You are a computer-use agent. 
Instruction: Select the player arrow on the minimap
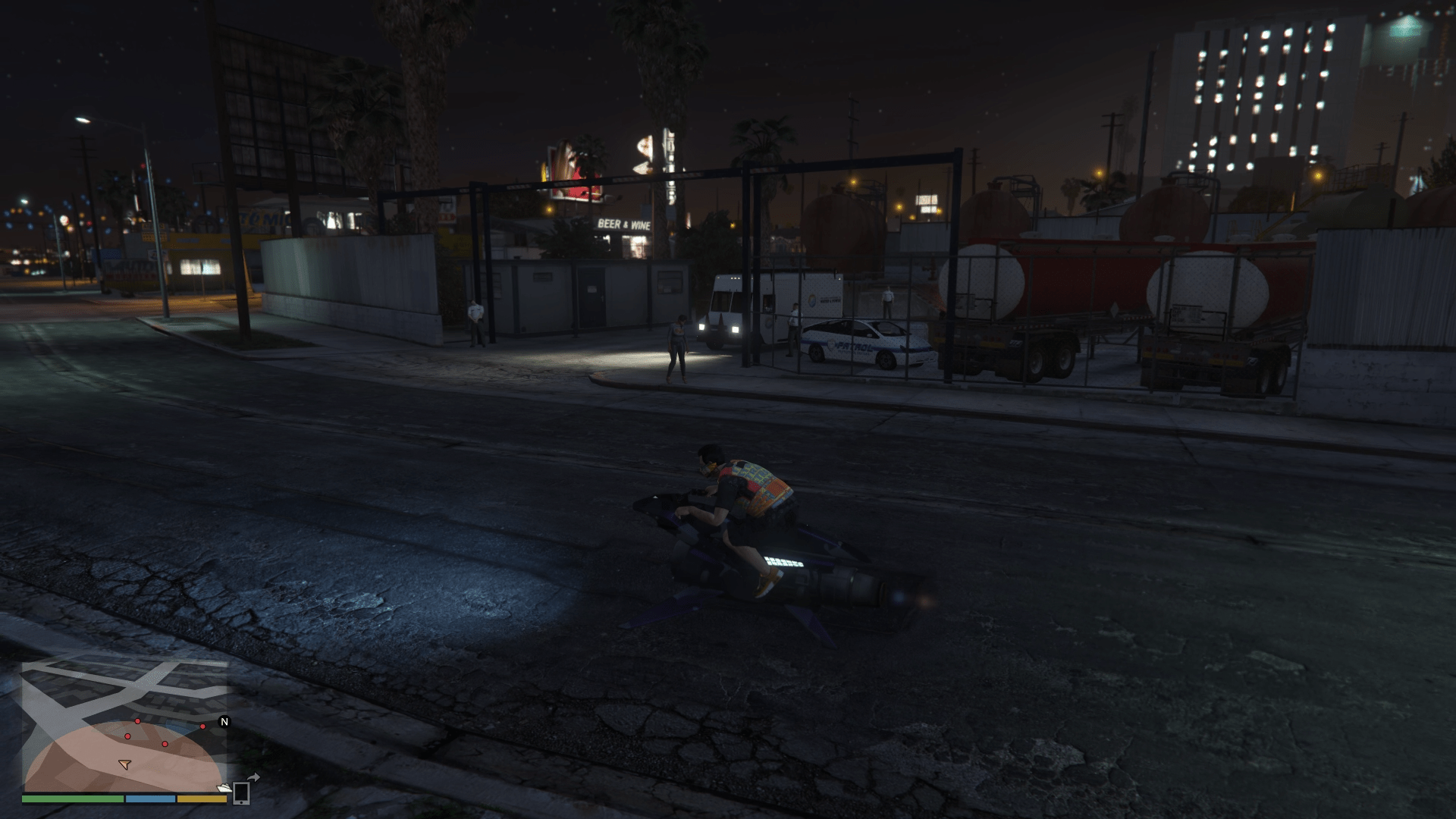click(125, 764)
